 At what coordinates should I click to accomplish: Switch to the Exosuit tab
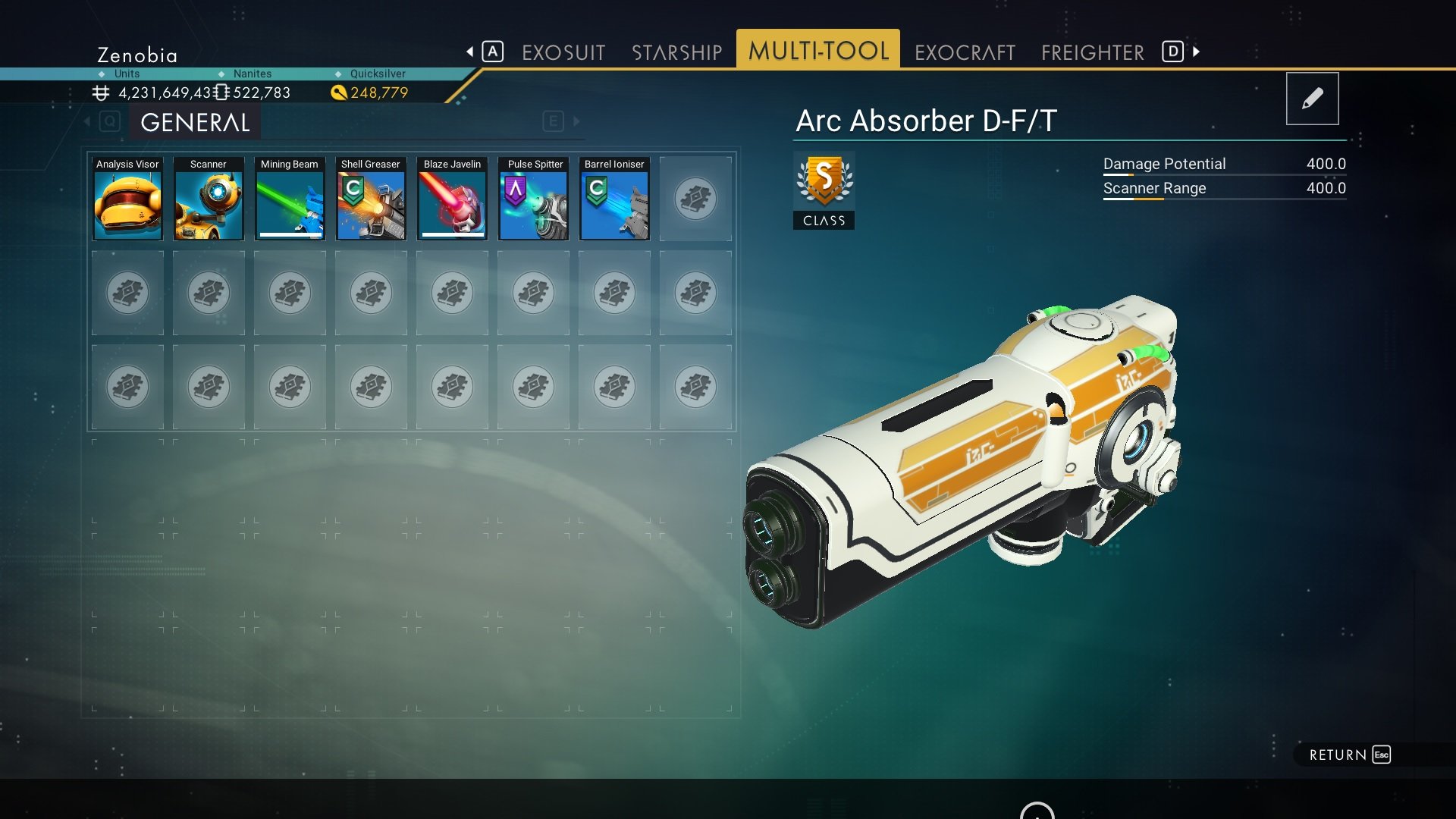tap(563, 52)
